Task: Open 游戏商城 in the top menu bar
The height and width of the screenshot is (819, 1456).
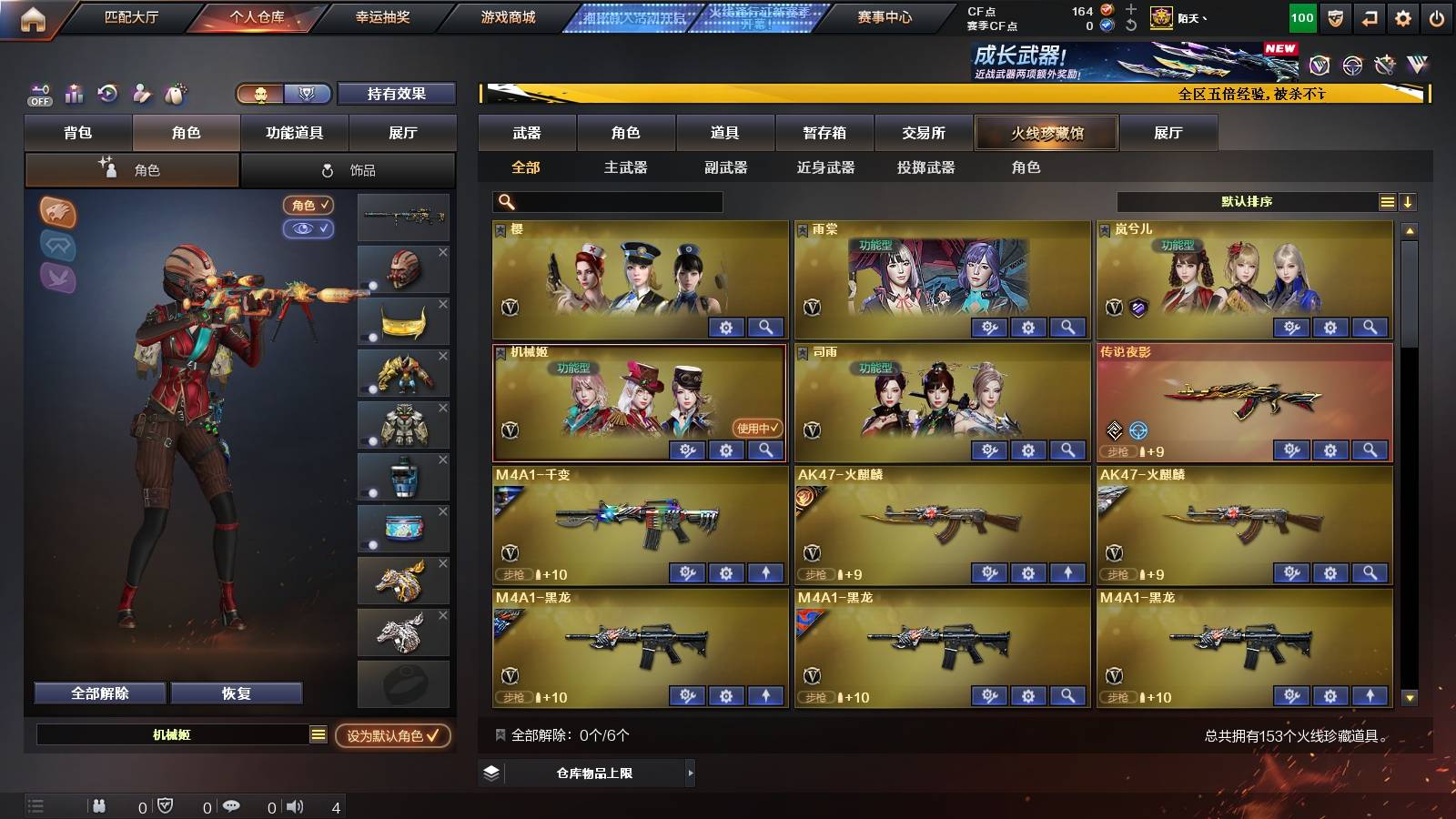Action: tap(506, 15)
